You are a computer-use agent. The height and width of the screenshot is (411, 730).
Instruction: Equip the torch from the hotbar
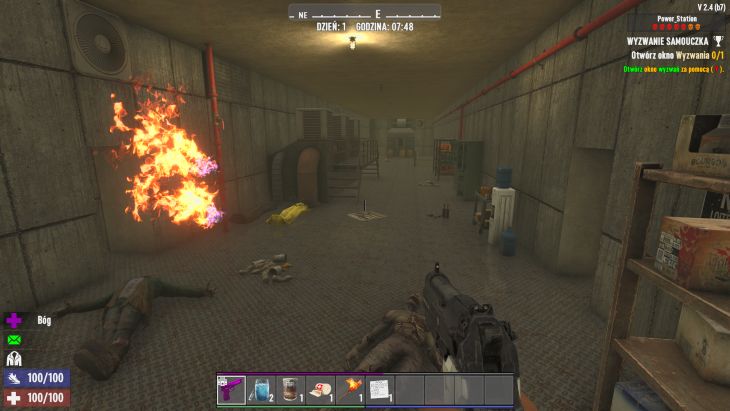pyautogui.click(x=350, y=390)
